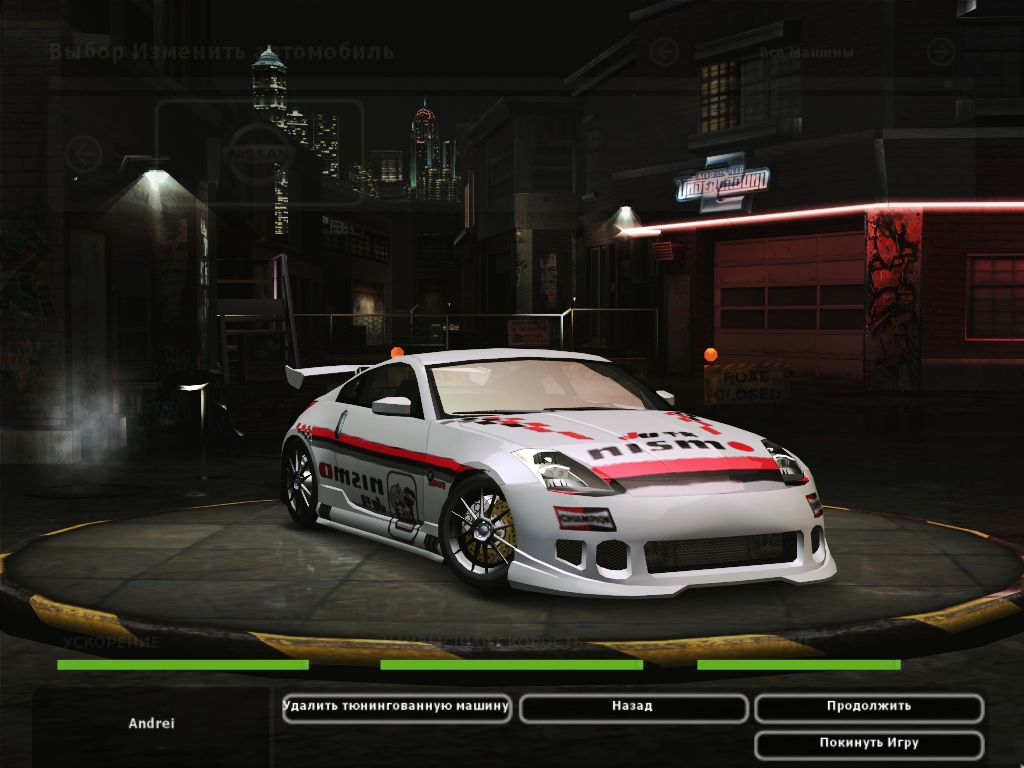This screenshot has height=768, width=1024.
Task: Quit via the Покинуть Игру button
Action: [x=868, y=744]
